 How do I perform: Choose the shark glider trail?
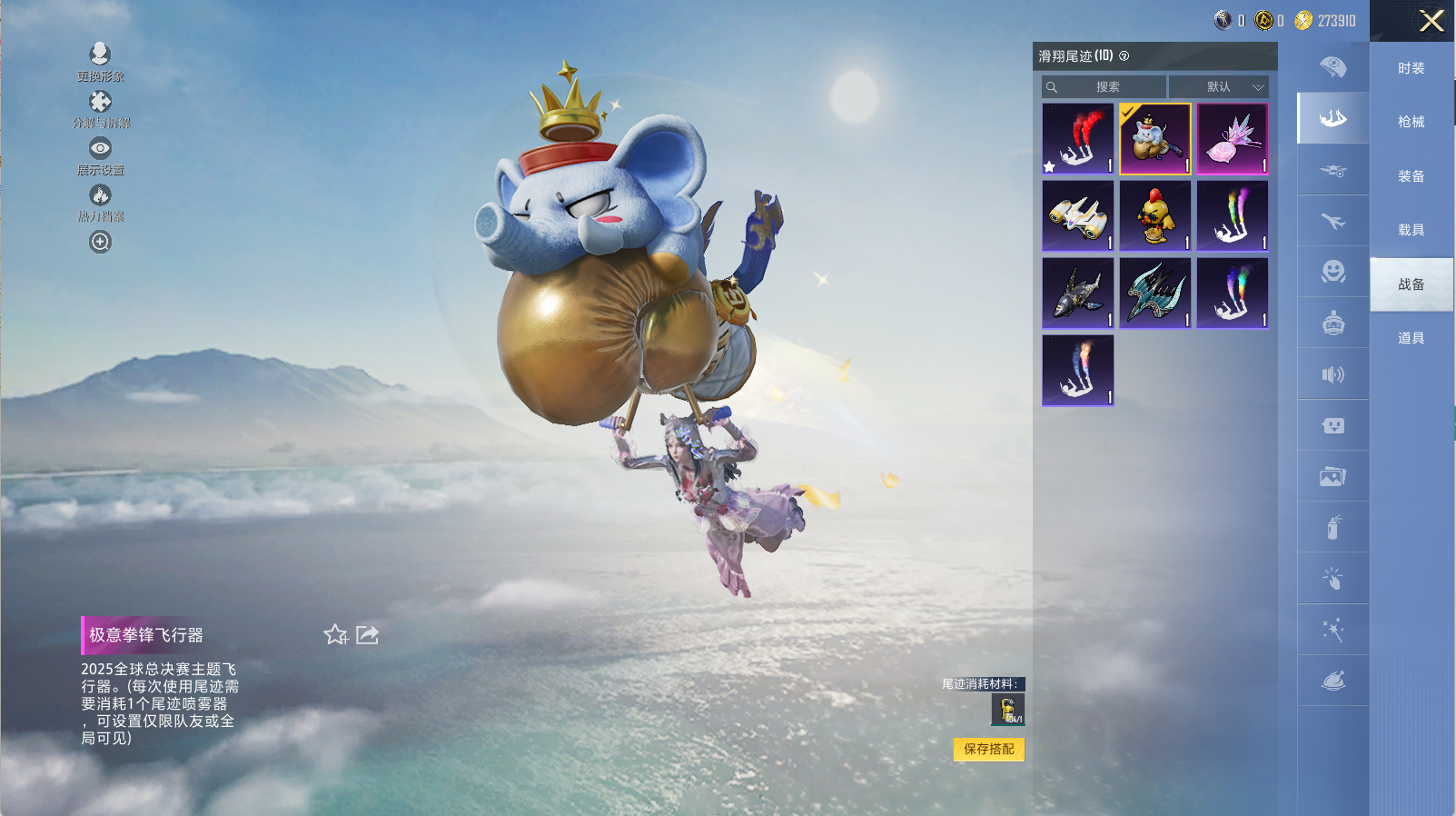coord(1077,293)
